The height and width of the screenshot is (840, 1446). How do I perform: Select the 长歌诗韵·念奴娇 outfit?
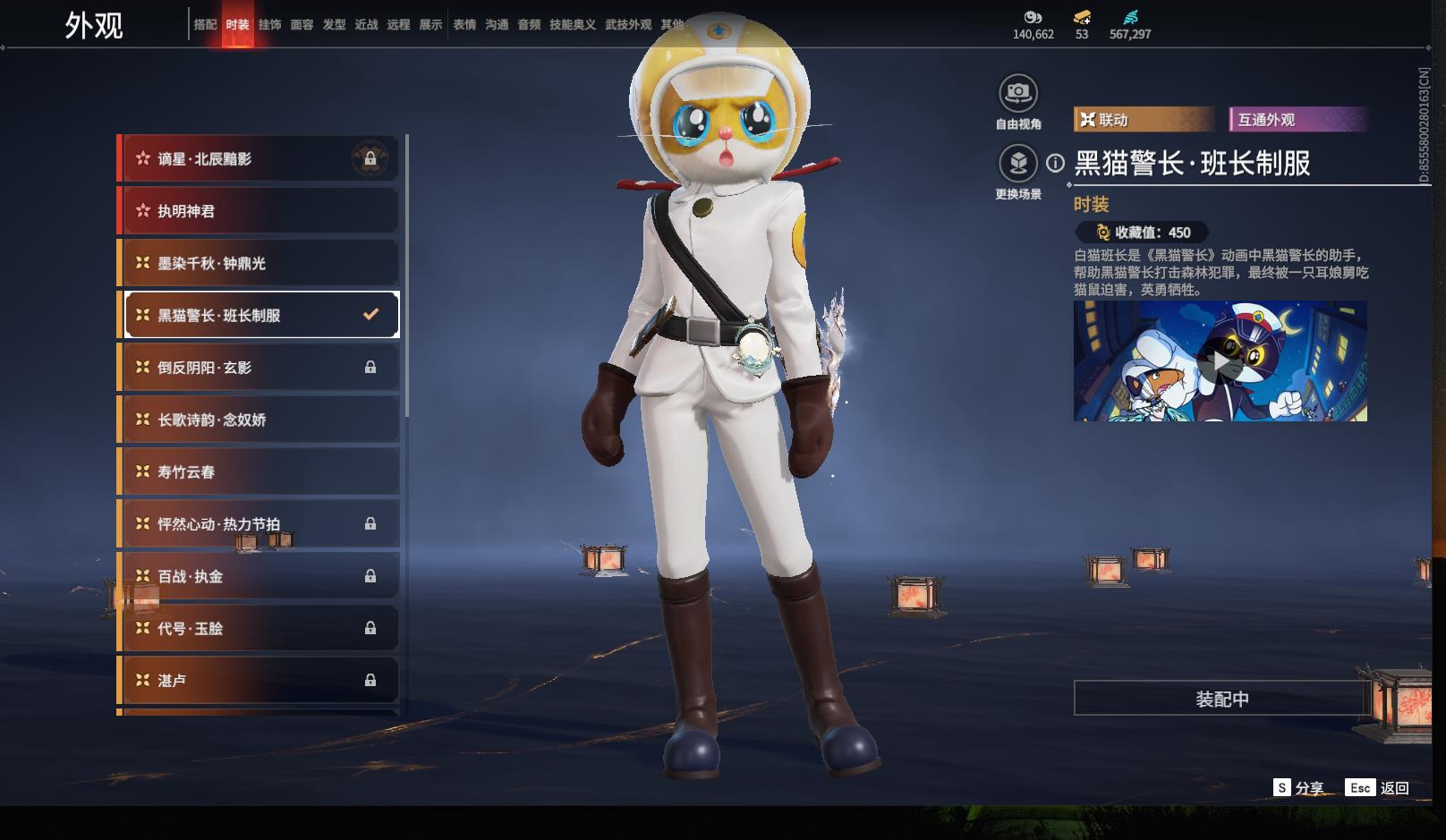[259, 420]
